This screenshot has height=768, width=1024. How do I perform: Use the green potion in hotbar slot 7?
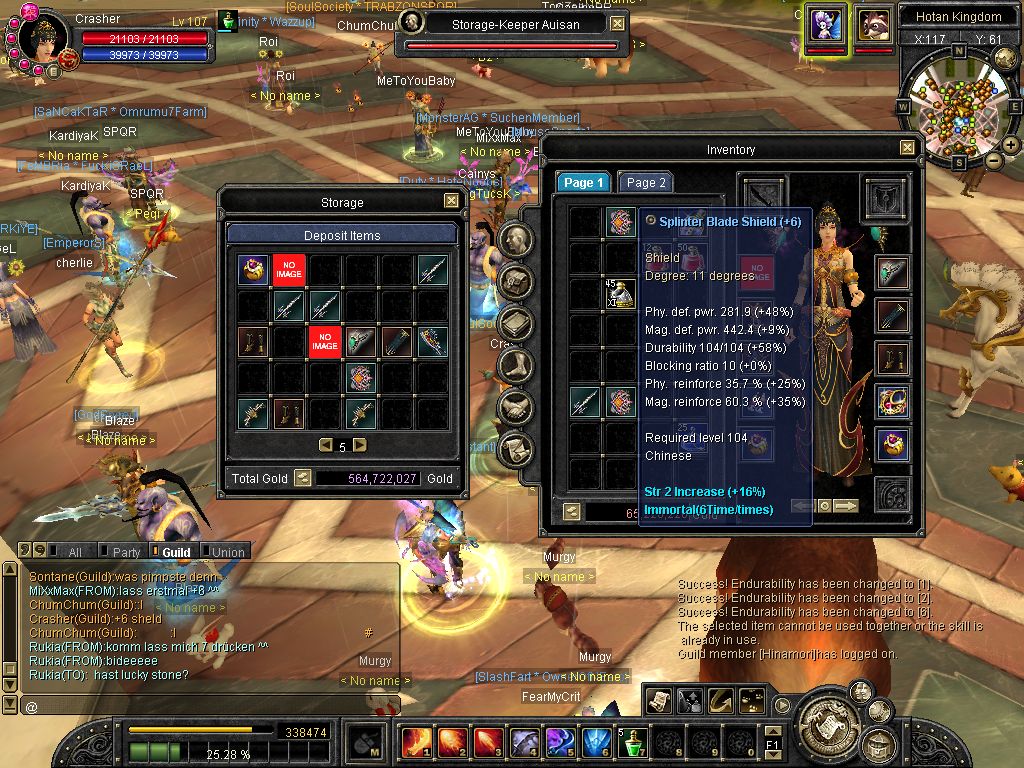(x=632, y=742)
